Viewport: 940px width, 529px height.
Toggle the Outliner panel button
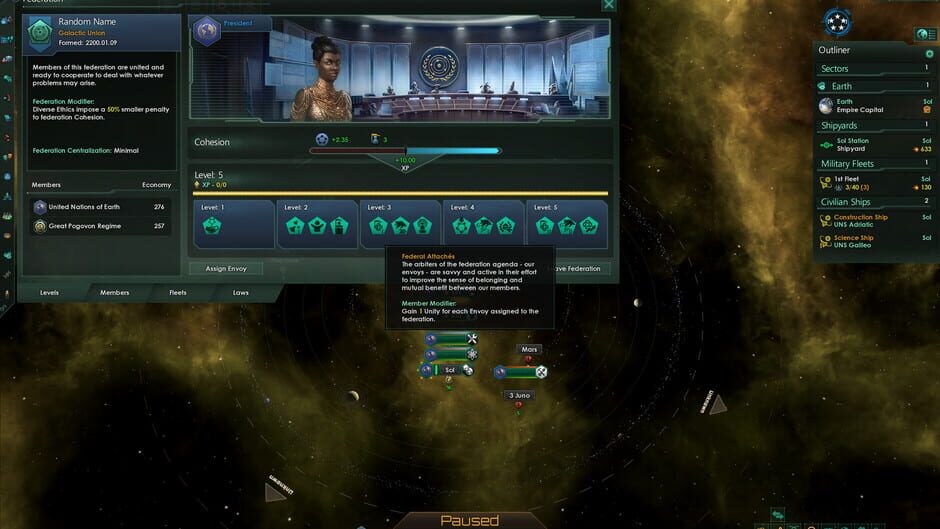coord(924,34)
